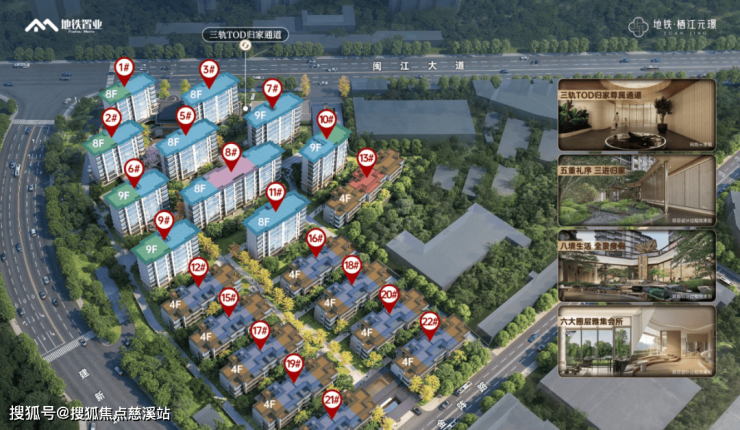Select map pin 6#
Image resolution: width=740 pixels, height=430 pixels.
click(x=134, y=168)
